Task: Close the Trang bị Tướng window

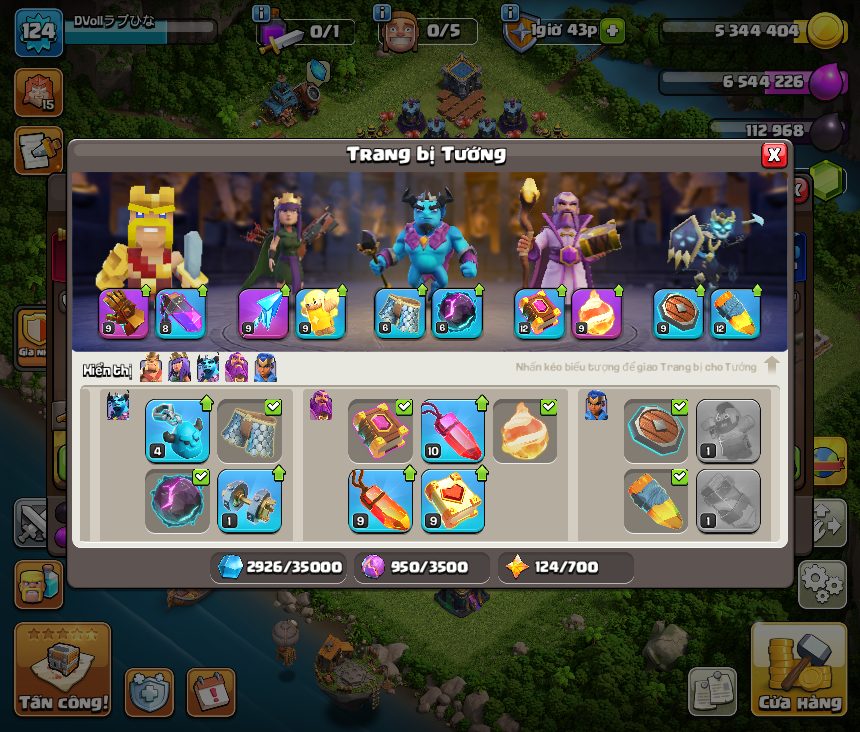Action: pyautogui.click(x=773, y=154)
